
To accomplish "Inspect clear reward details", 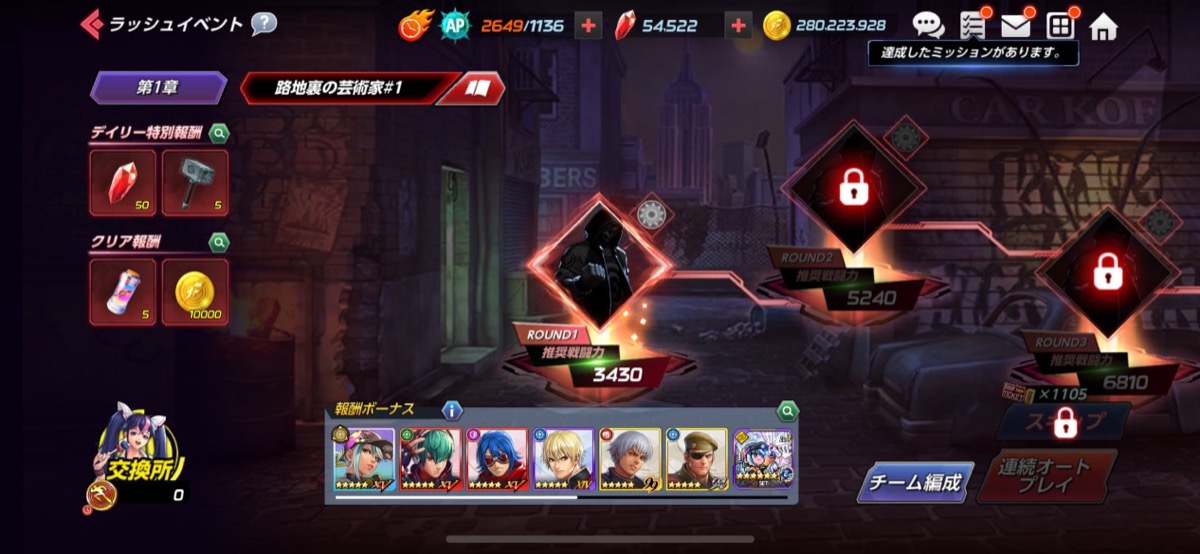I will point(219,241).
